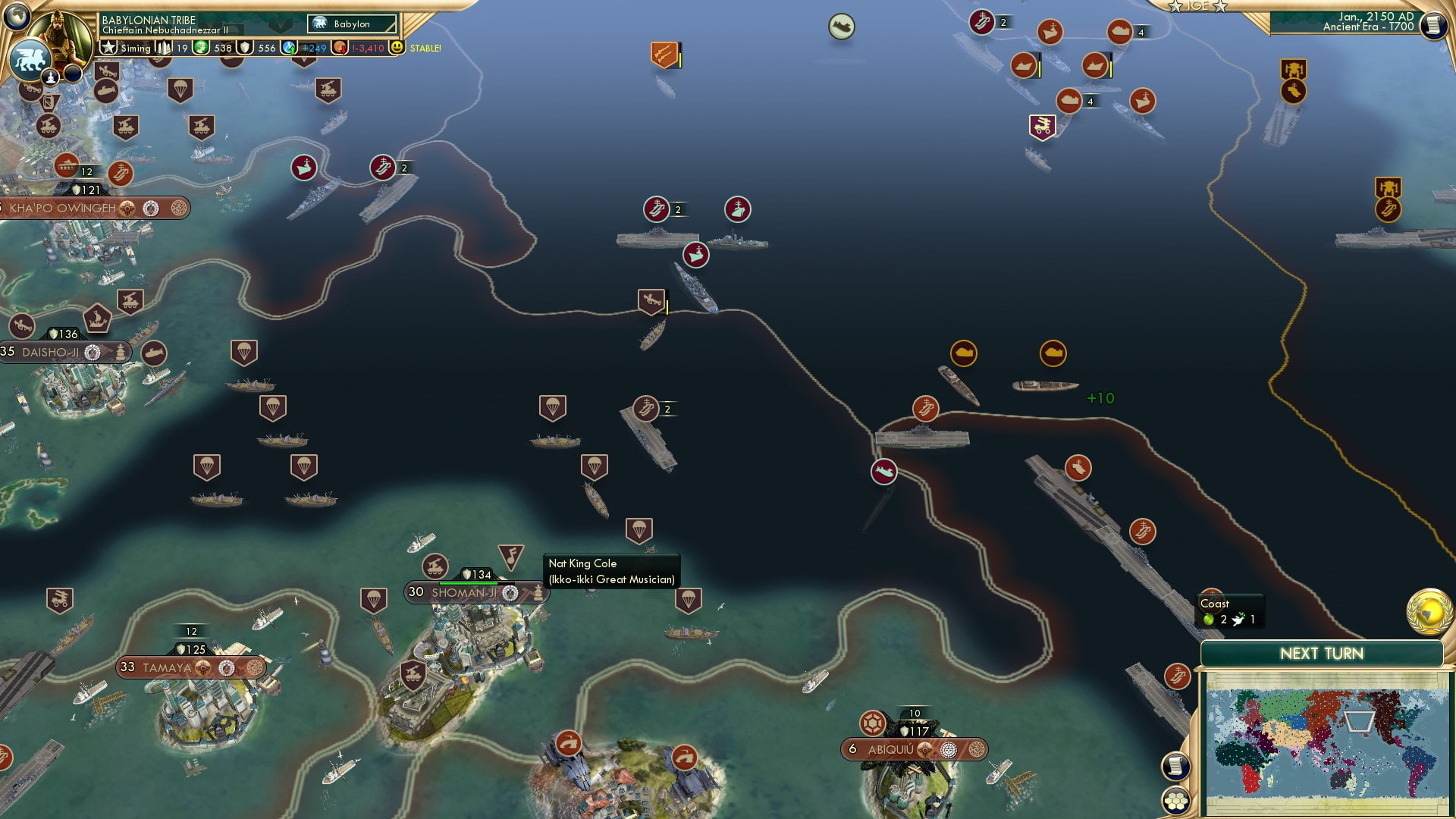Screen dimensions: 1456x819
Task: Open Shoman-ji city banner
Action: [x=463, y=593]
